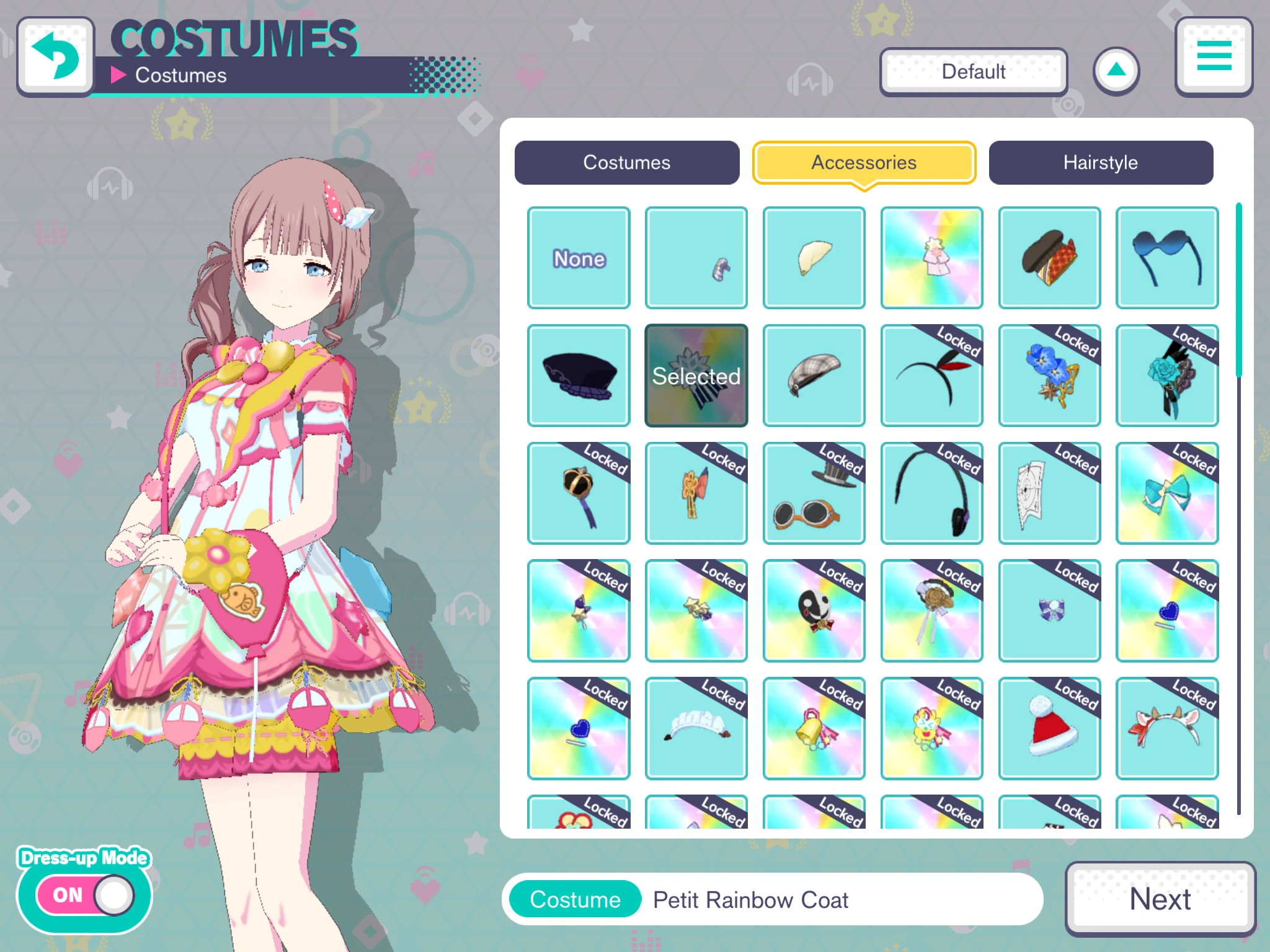Click the locked panda mask accessory
1270x952 pixels.
814,610
